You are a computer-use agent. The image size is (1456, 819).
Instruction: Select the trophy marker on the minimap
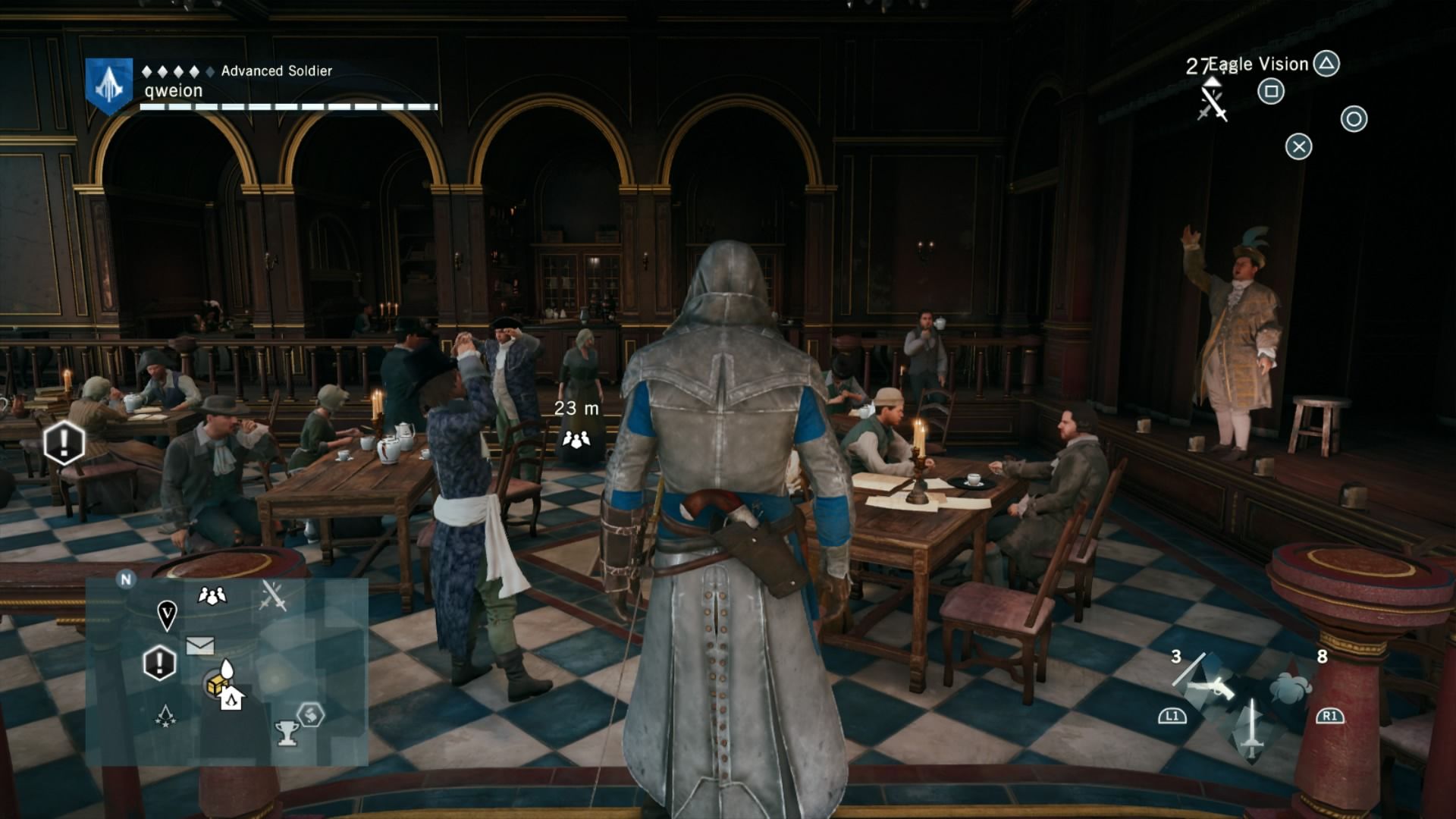click(286, 733)
